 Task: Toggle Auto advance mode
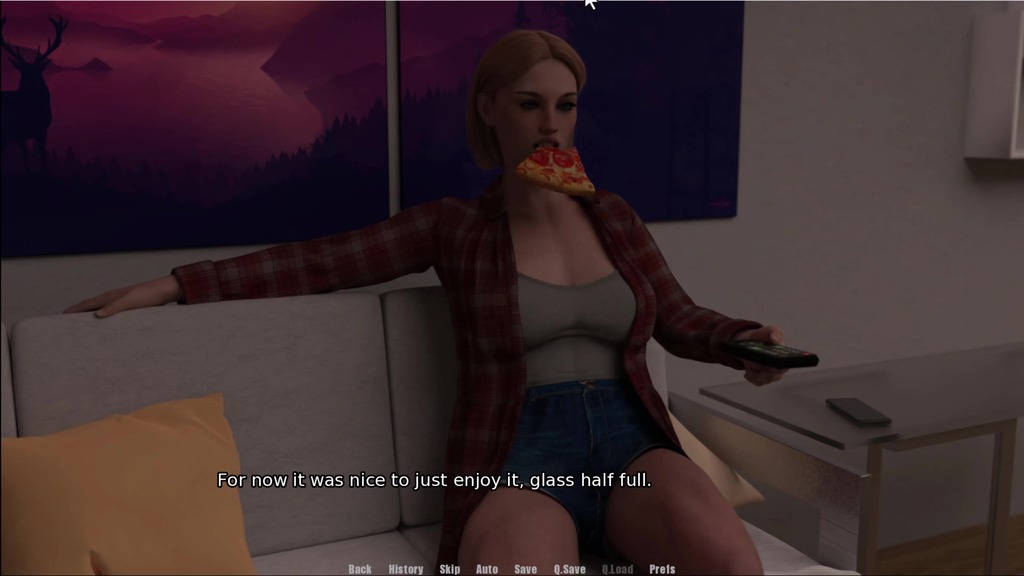pyautogui.click(x=487, y=569)
